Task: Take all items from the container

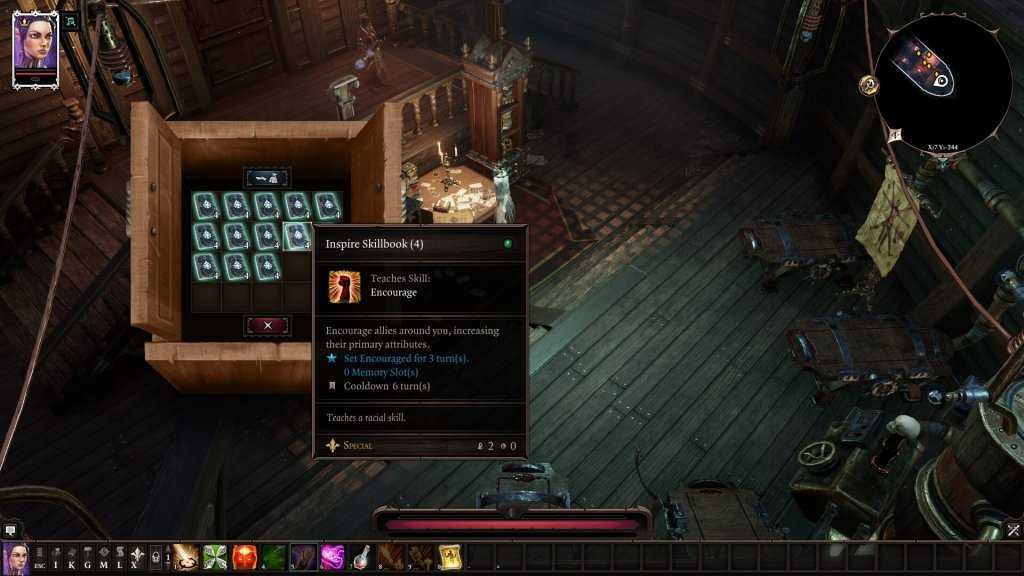Action: click(267, 177)
